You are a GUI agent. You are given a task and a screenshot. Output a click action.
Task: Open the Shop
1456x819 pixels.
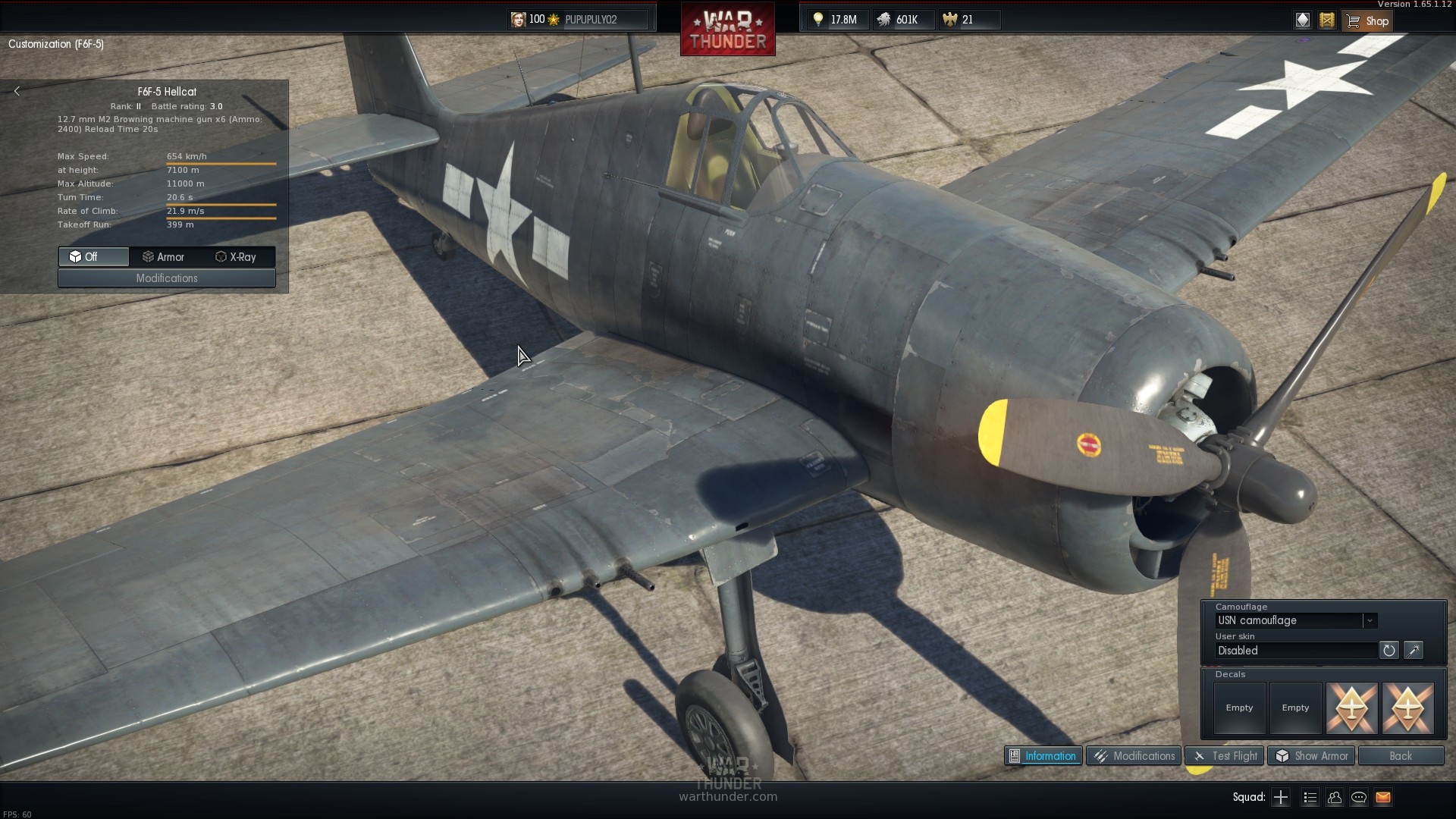pos(1367,20)
